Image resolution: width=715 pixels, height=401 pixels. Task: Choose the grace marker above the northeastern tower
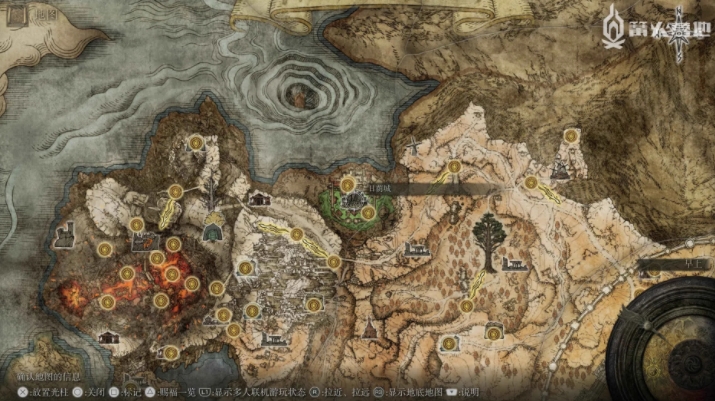570,136
